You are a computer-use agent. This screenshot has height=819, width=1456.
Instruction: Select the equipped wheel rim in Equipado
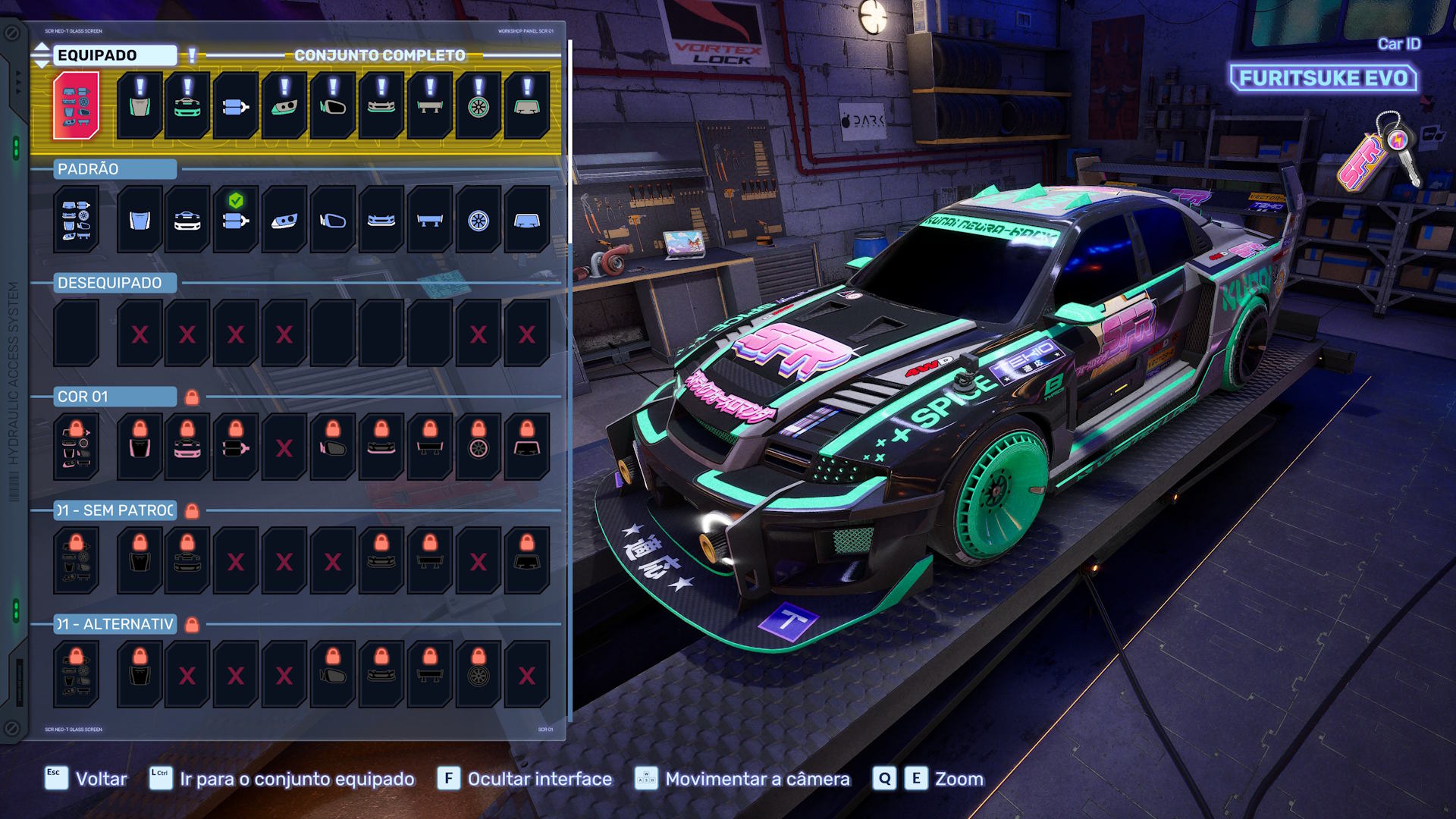(x=479, y=105)
